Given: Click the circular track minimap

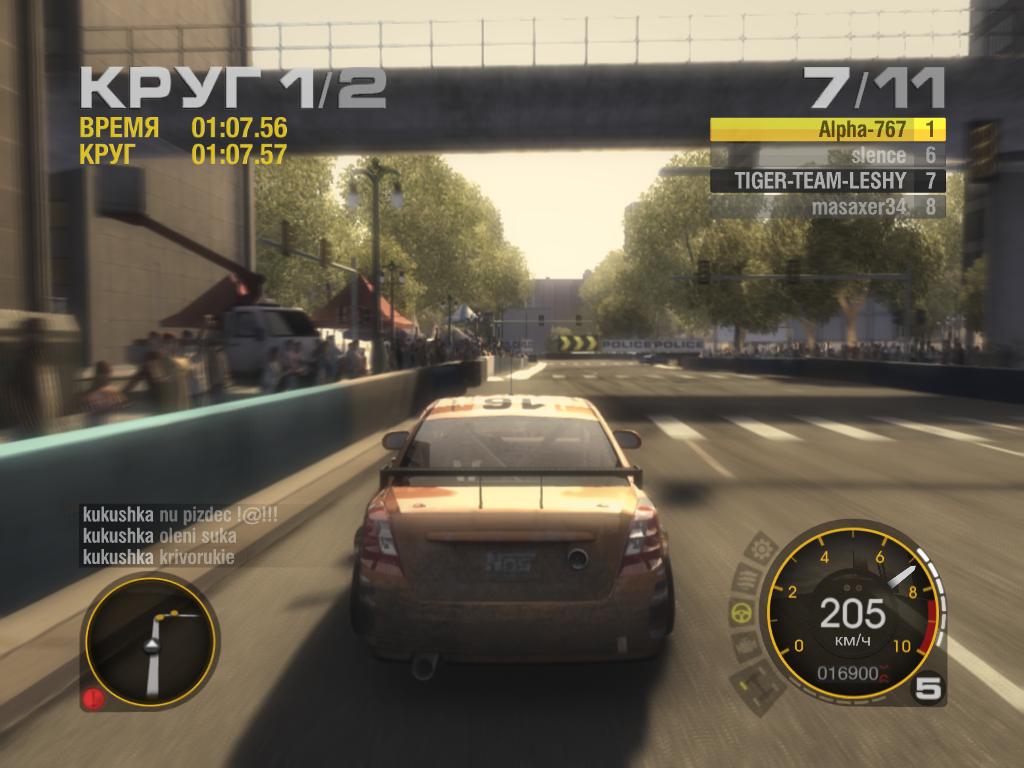Looking at the screenshot, I should (x=150, y=640).
